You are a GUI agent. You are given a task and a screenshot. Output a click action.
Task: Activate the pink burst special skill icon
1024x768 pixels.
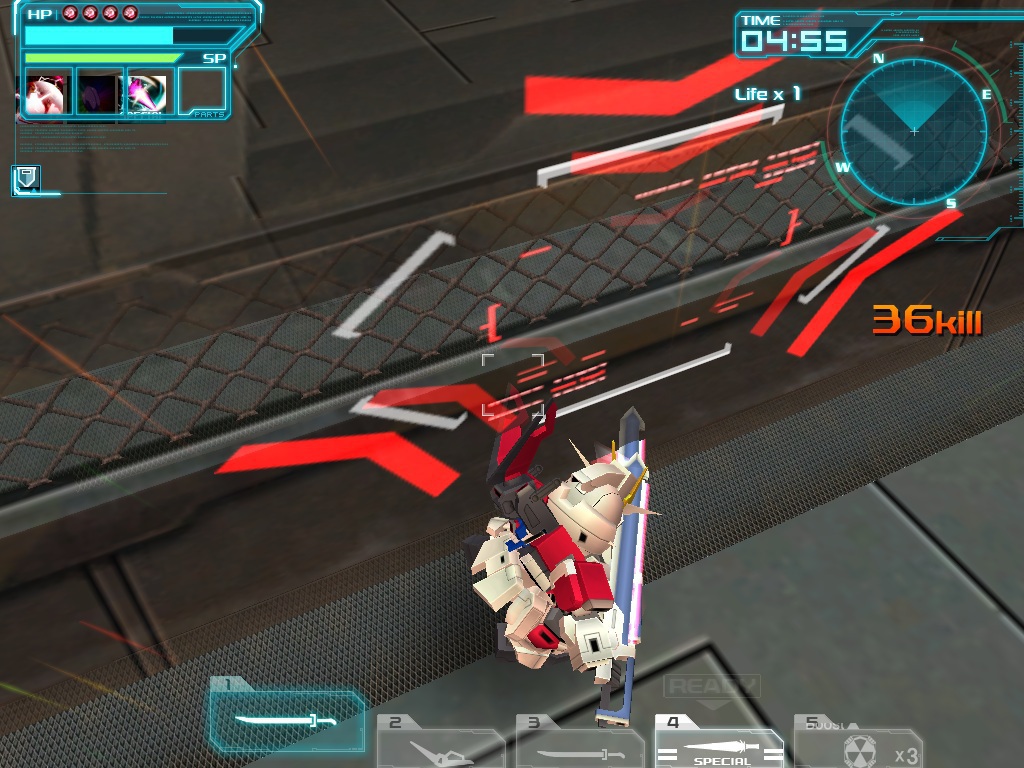(x=149, y=93)
